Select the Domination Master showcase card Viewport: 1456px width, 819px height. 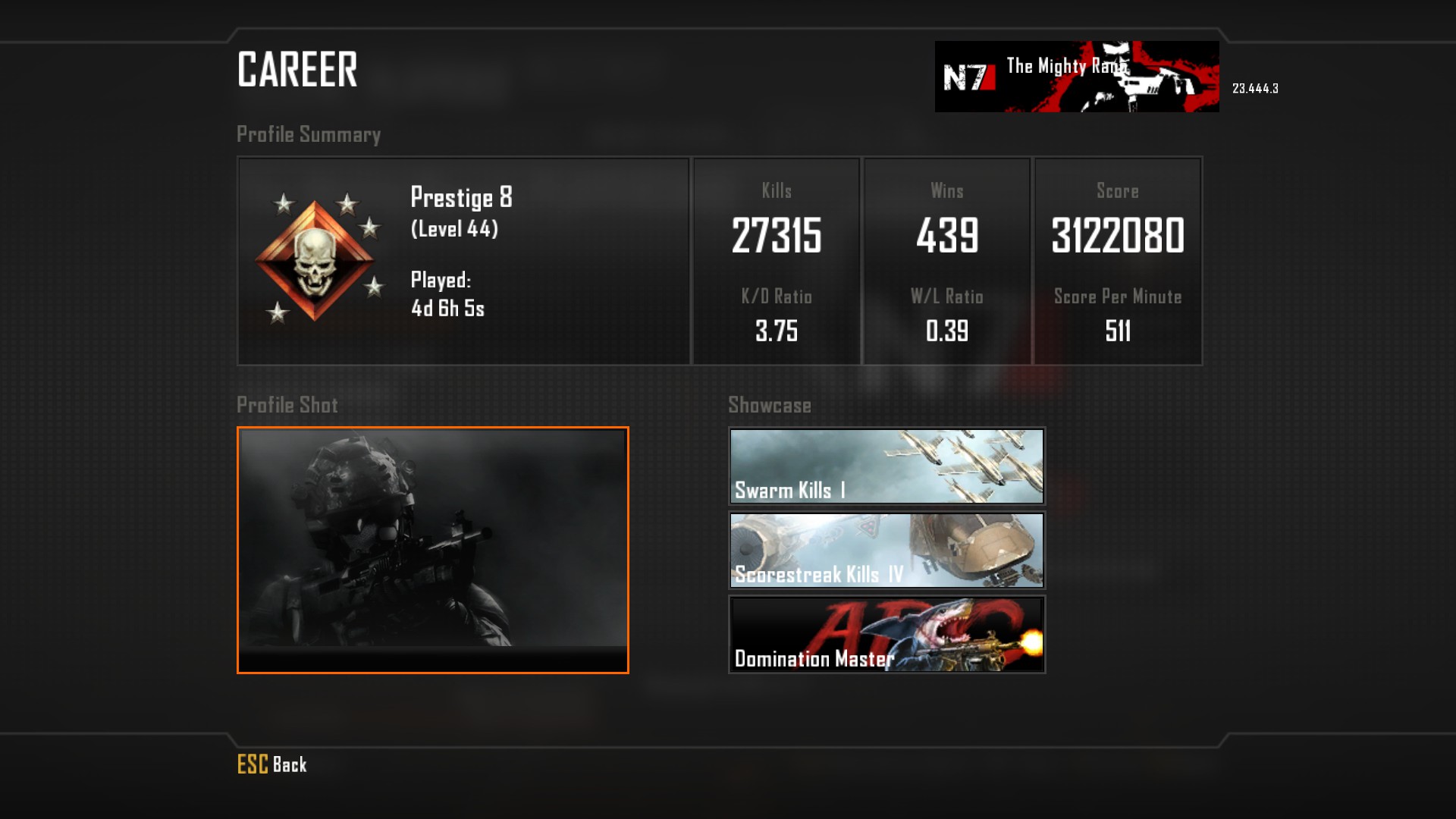pyautogui.click(x=886, y=635)
